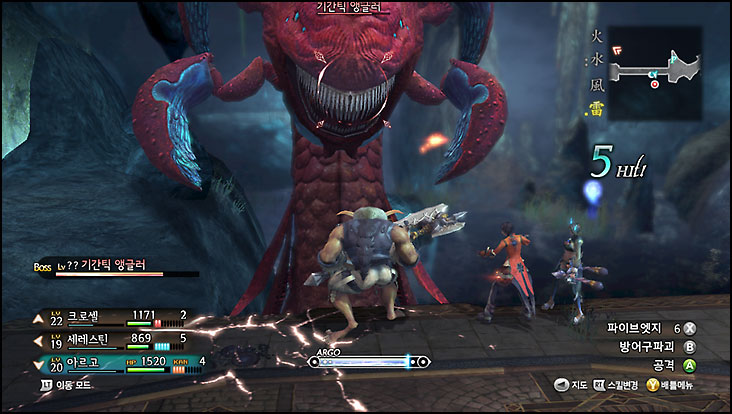Screen dimensions: 732x414
Task: Choose the 스킬변경 skill change option
Action: (614, 385)
